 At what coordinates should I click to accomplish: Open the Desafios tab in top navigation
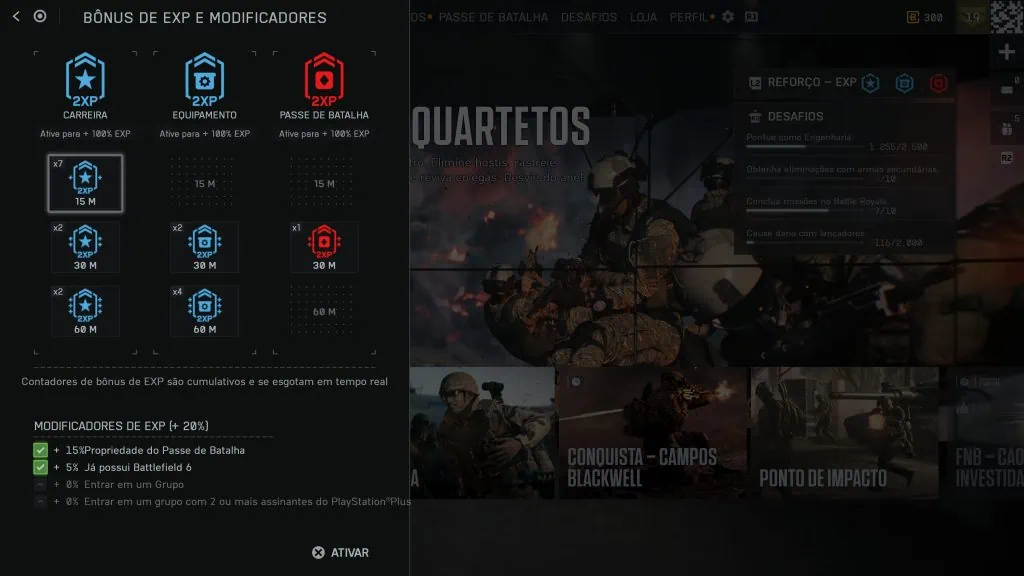tap(589, 17)
